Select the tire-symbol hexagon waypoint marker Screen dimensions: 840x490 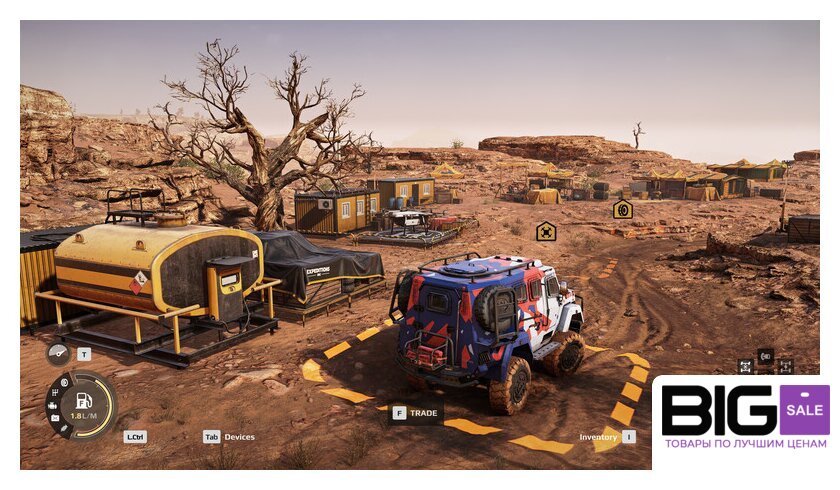click(x=623, y=209)
